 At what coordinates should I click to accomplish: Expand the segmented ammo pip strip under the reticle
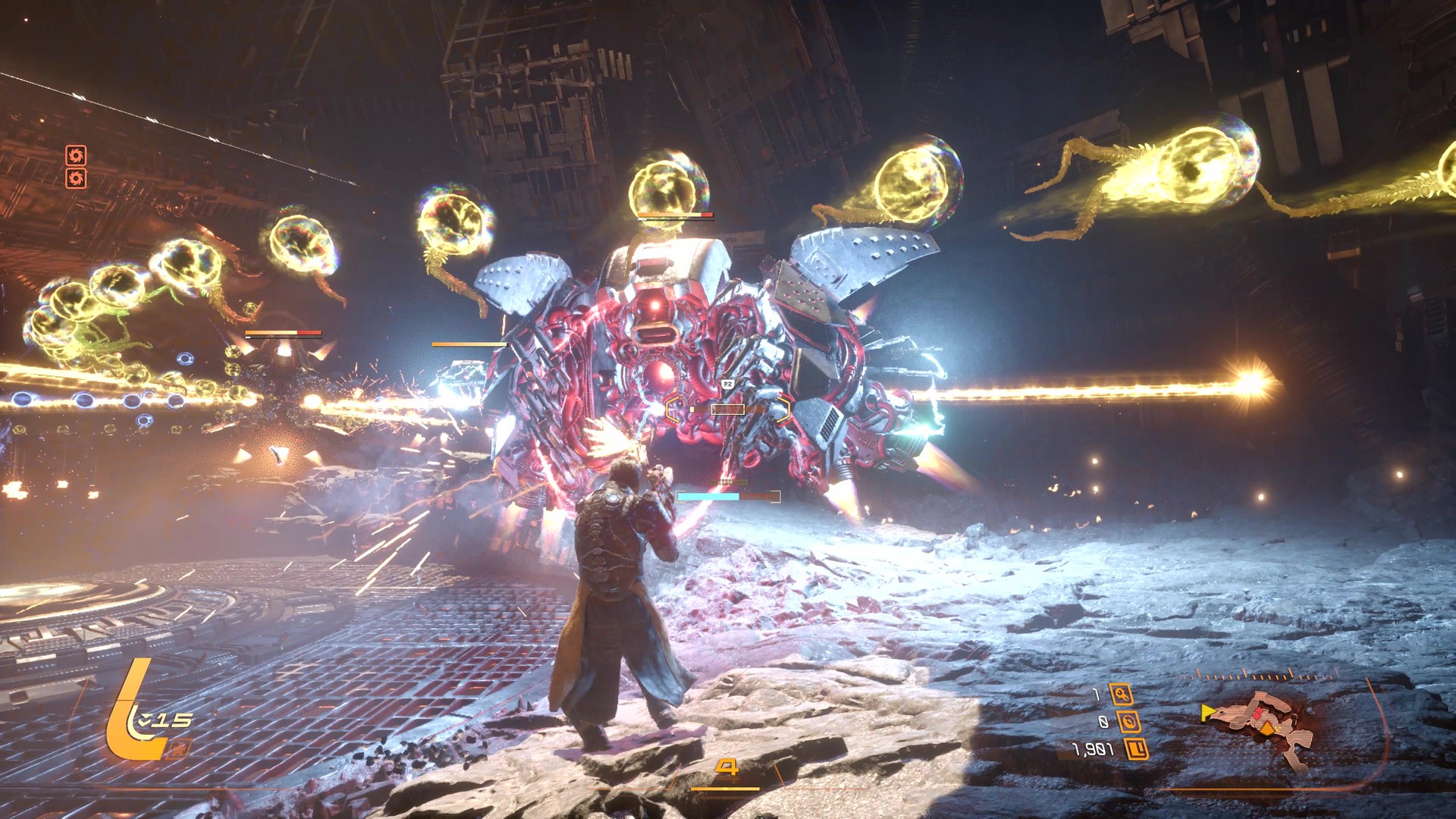(x=728, y=482)
